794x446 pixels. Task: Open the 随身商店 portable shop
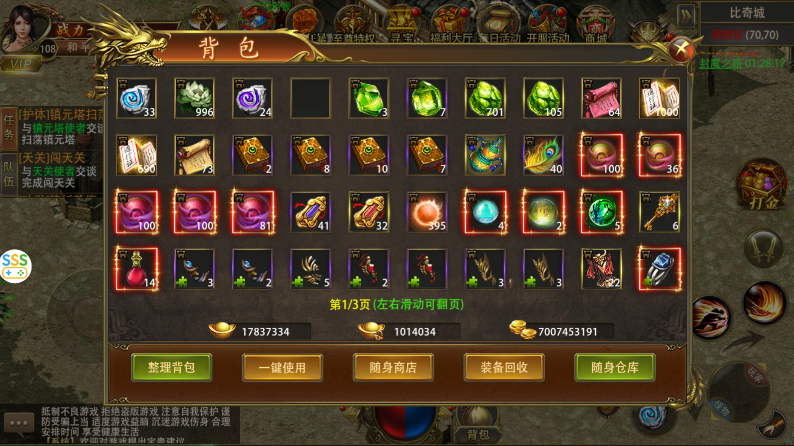coord(393,367)
